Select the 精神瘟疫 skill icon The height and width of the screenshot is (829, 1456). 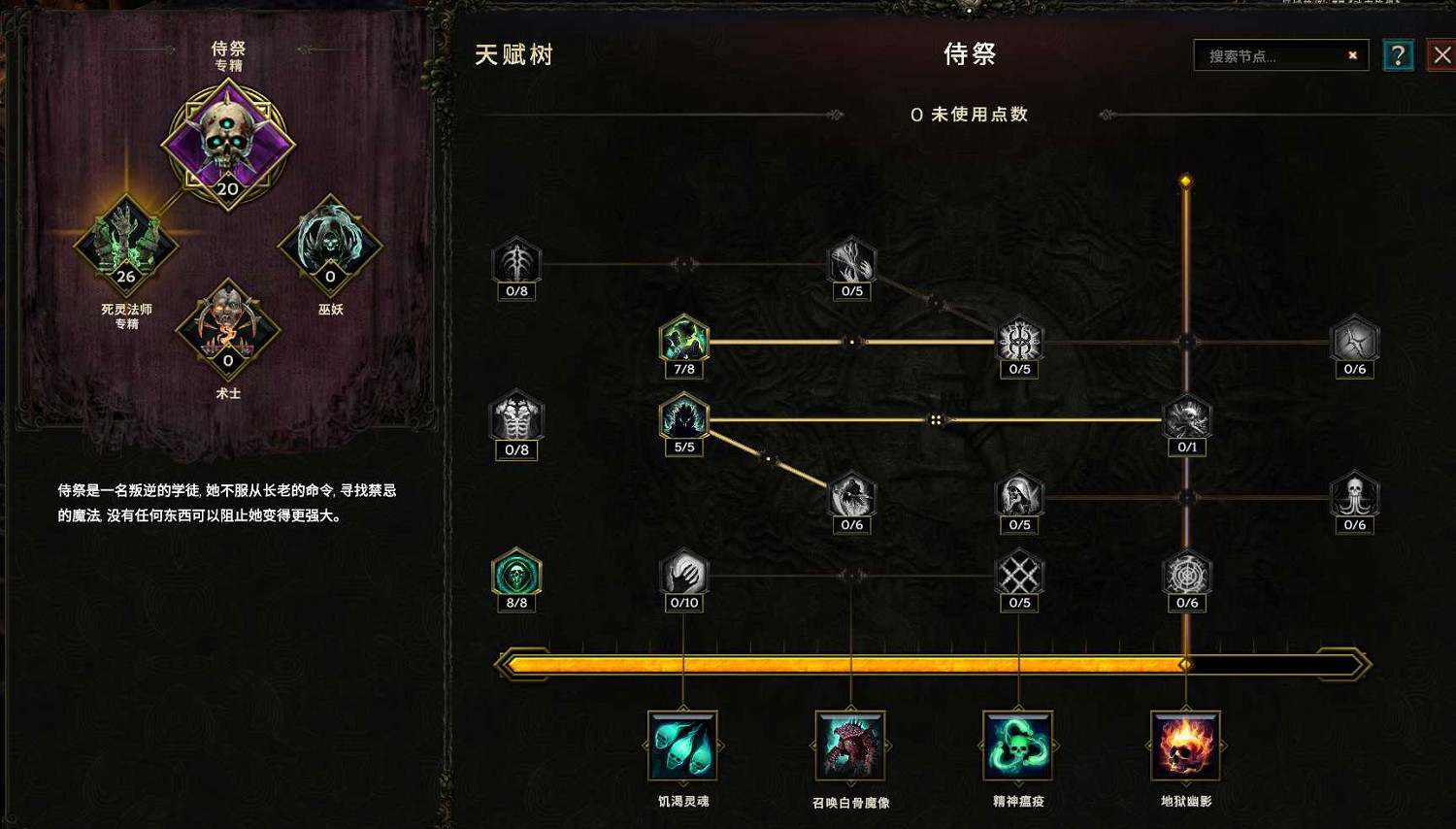pyautogui.click(x=1017, y=747)
